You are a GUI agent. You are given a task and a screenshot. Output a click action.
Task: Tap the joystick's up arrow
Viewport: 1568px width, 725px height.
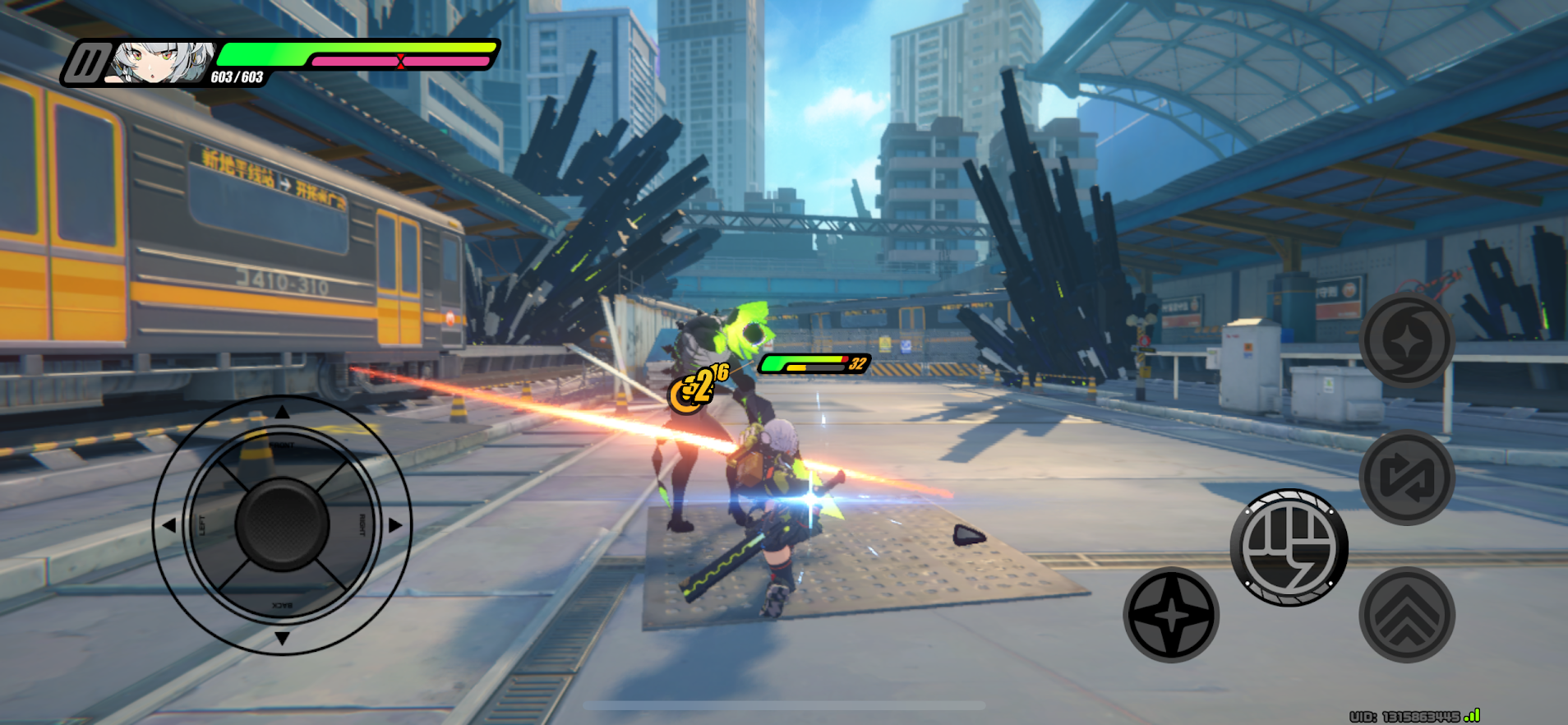coord(282,413)
